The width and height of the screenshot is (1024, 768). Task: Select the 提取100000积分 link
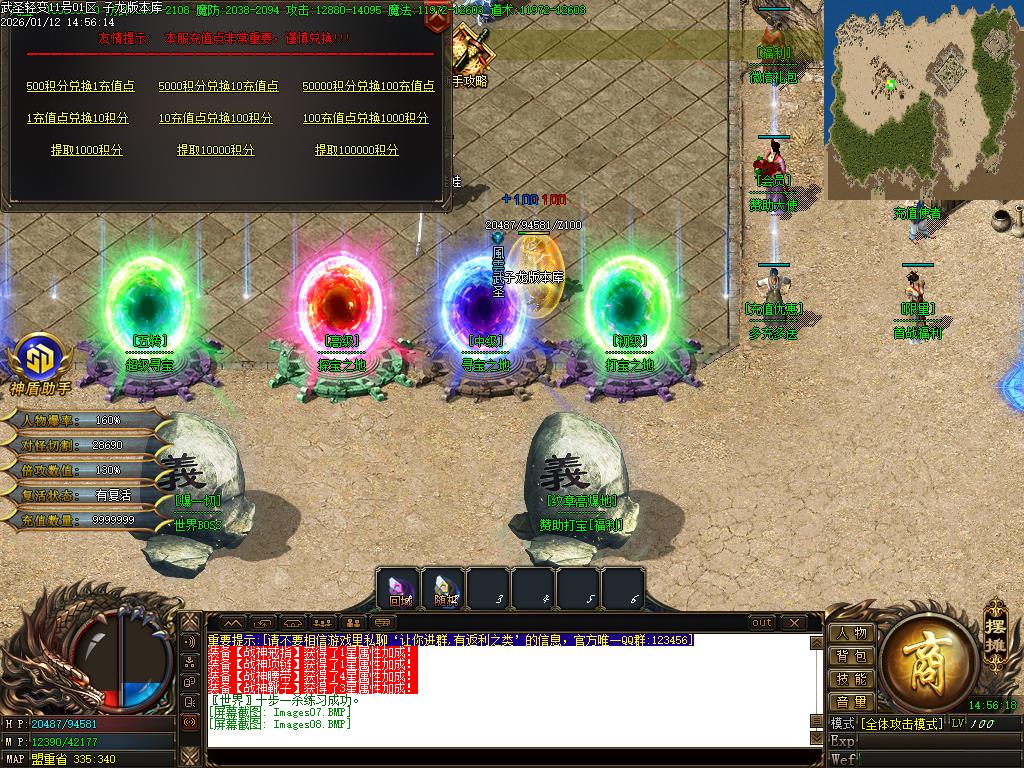click(356, 150)
